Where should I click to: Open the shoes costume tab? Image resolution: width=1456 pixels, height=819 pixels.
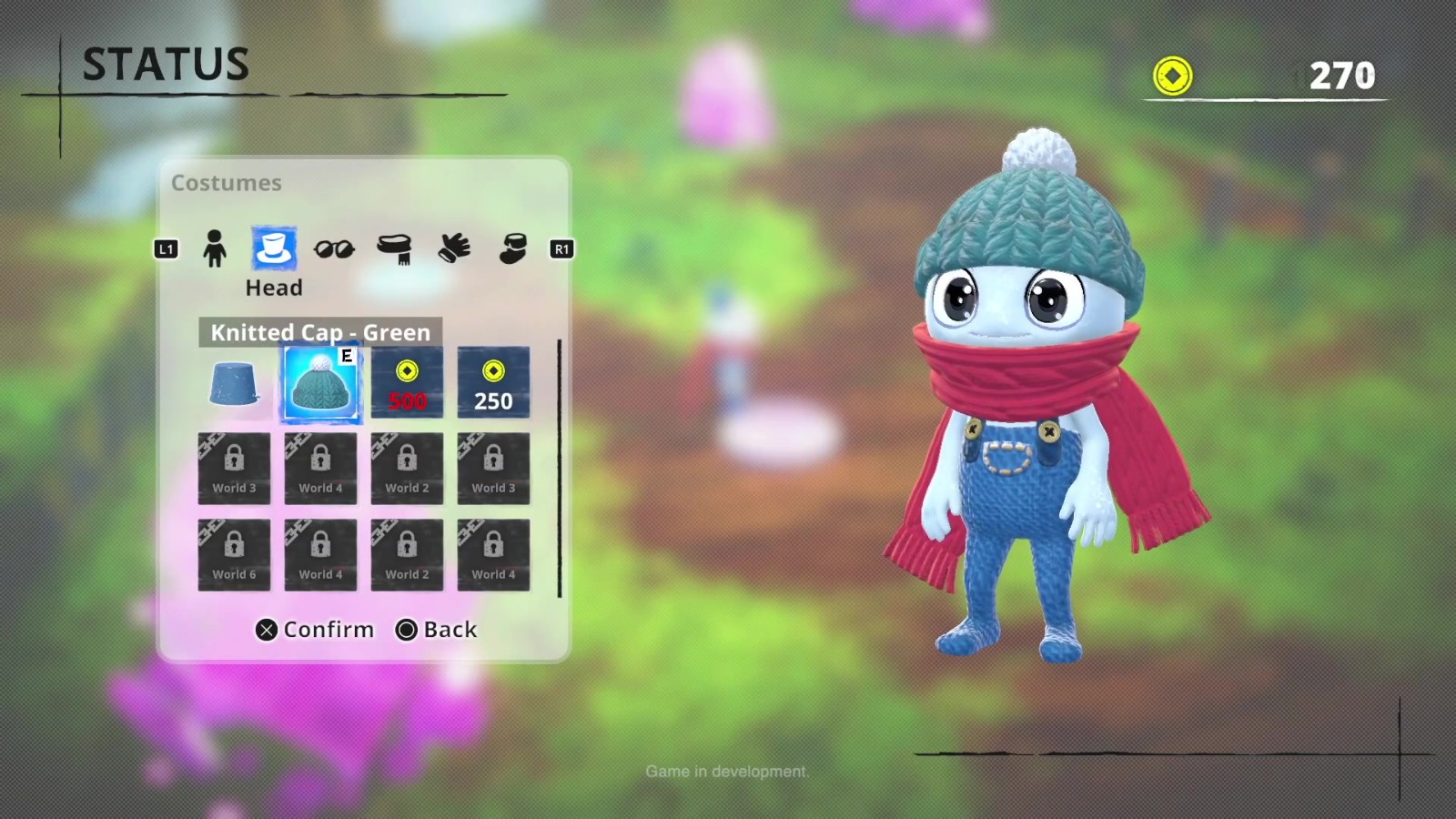coord(513,248)
